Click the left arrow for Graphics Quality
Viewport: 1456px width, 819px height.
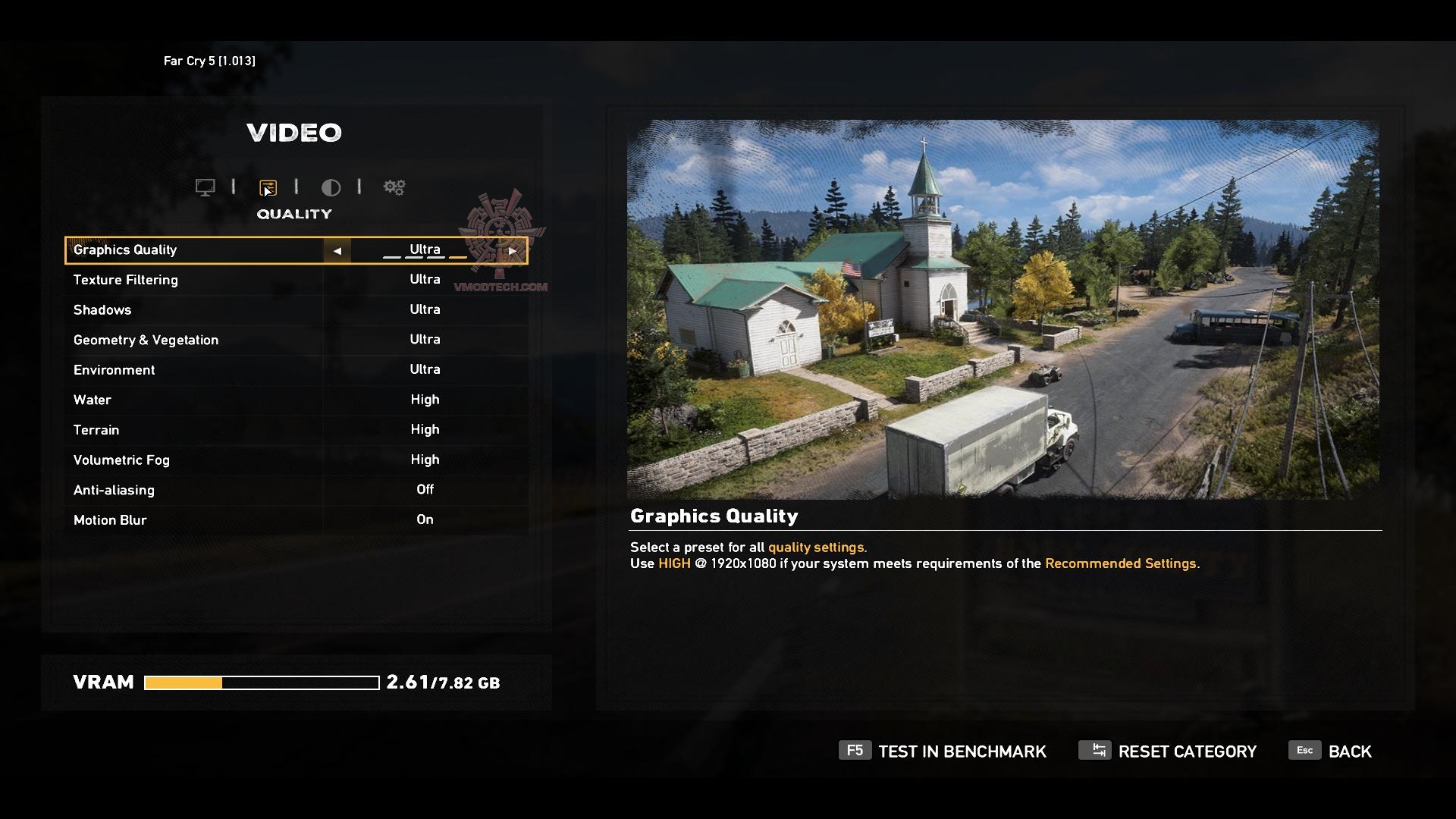(x=337, y=250)
